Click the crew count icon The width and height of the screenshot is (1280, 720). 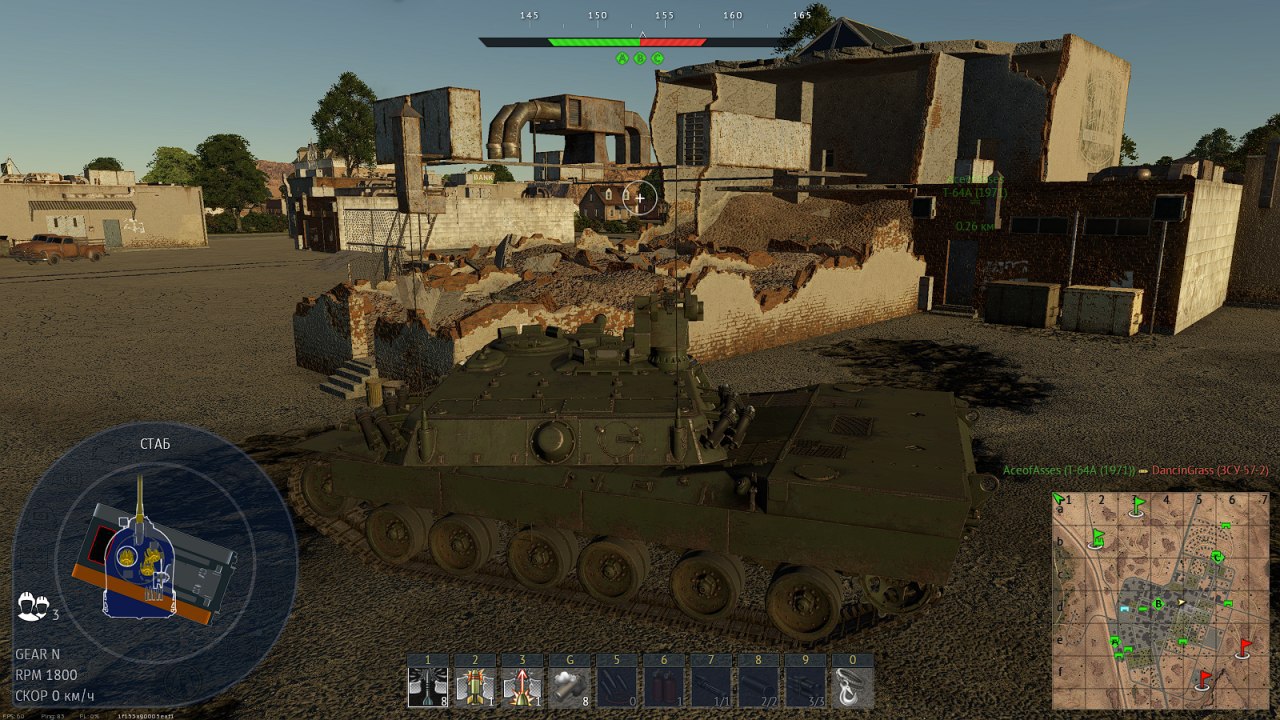pos(31,606)
